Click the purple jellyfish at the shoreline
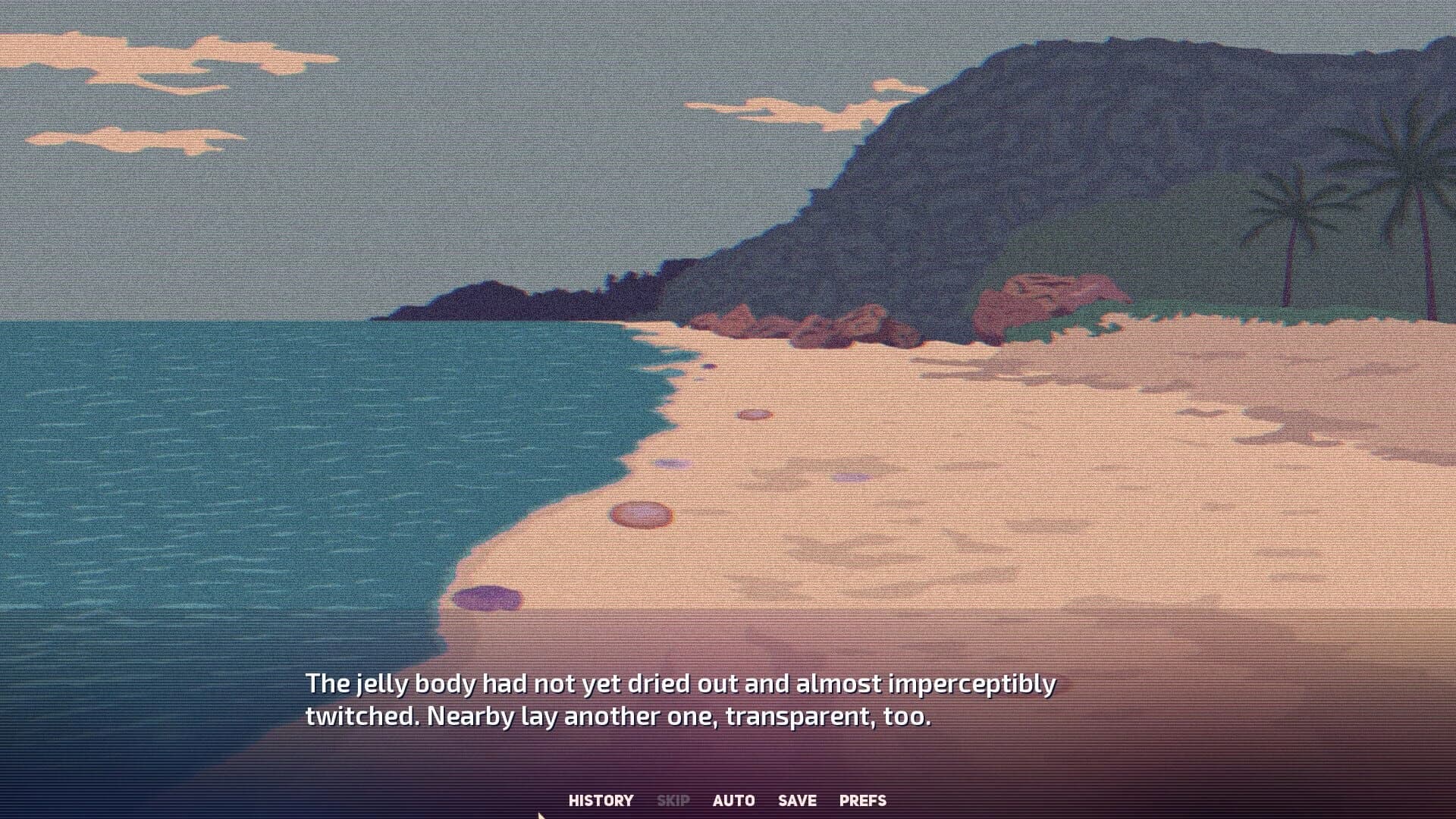 point(489,599)
